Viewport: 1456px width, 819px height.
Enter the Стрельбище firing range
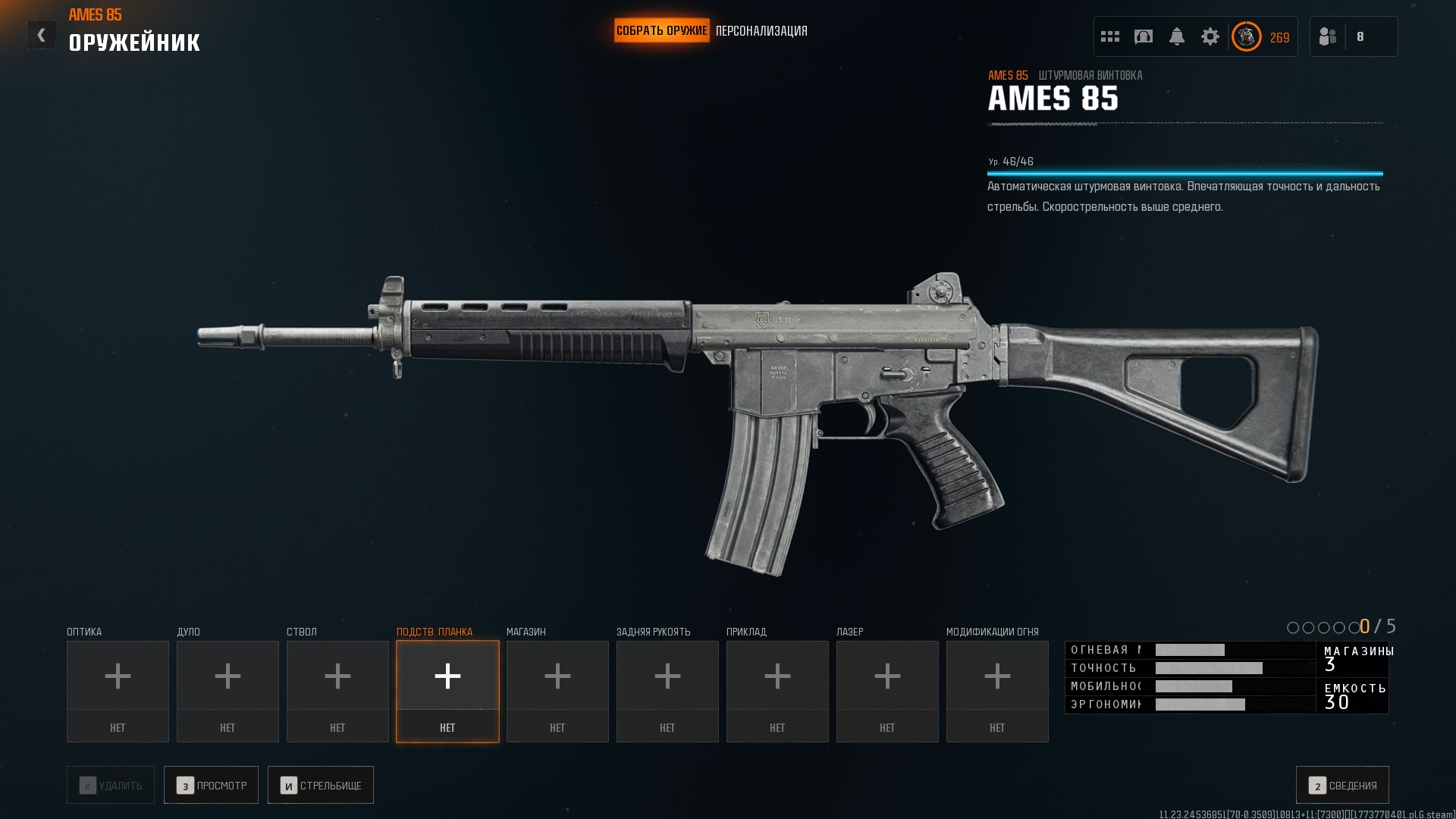(320, 785)
